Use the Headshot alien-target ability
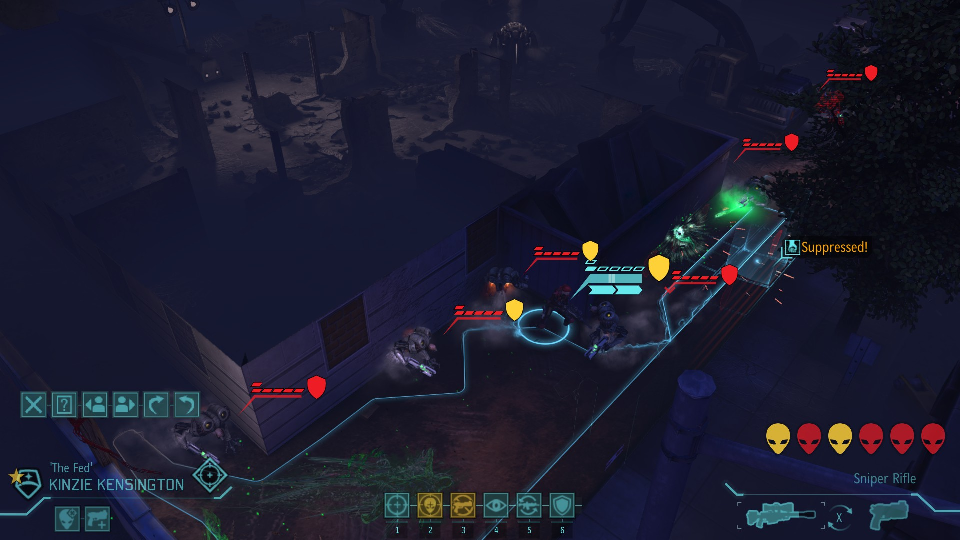The width and height of the screenshot is (960, 540). 430,505
